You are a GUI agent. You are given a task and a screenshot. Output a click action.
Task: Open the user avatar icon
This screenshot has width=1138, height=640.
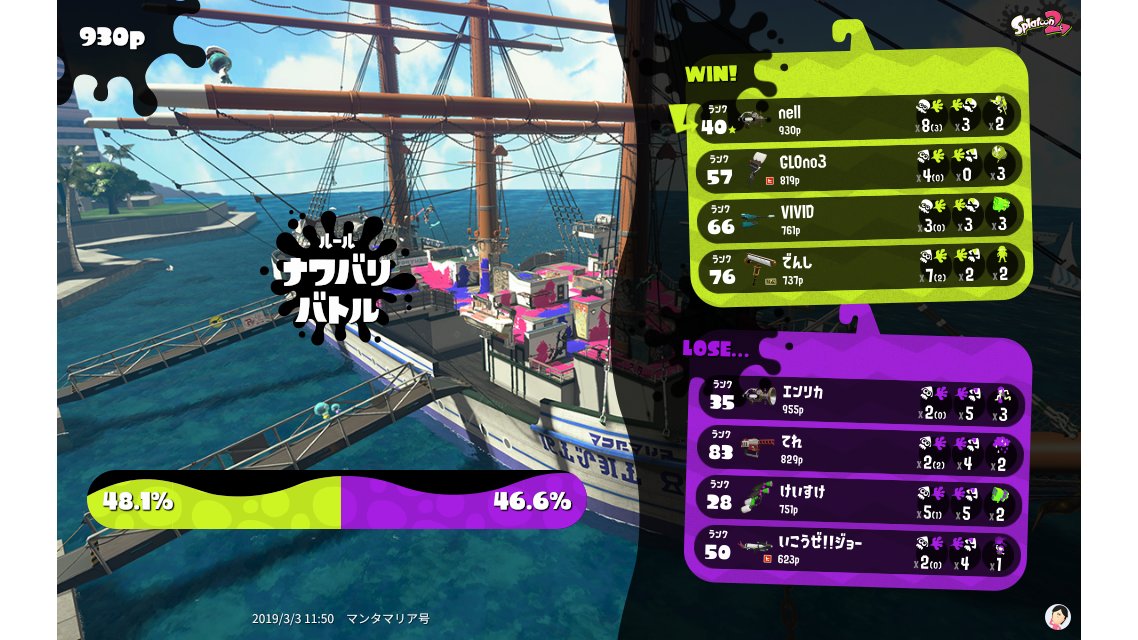pyautogui.click(x=1057, y=616)
